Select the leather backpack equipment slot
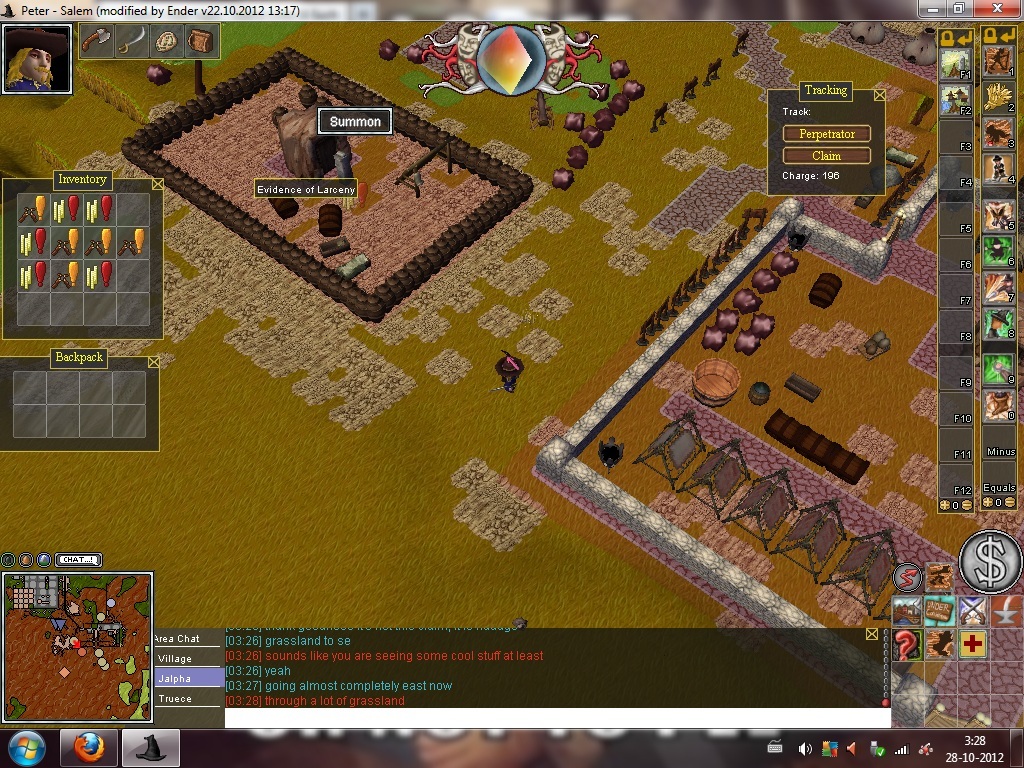Image resolution: width=1024 pixels, height=768 pixels. tap(200, 41)
